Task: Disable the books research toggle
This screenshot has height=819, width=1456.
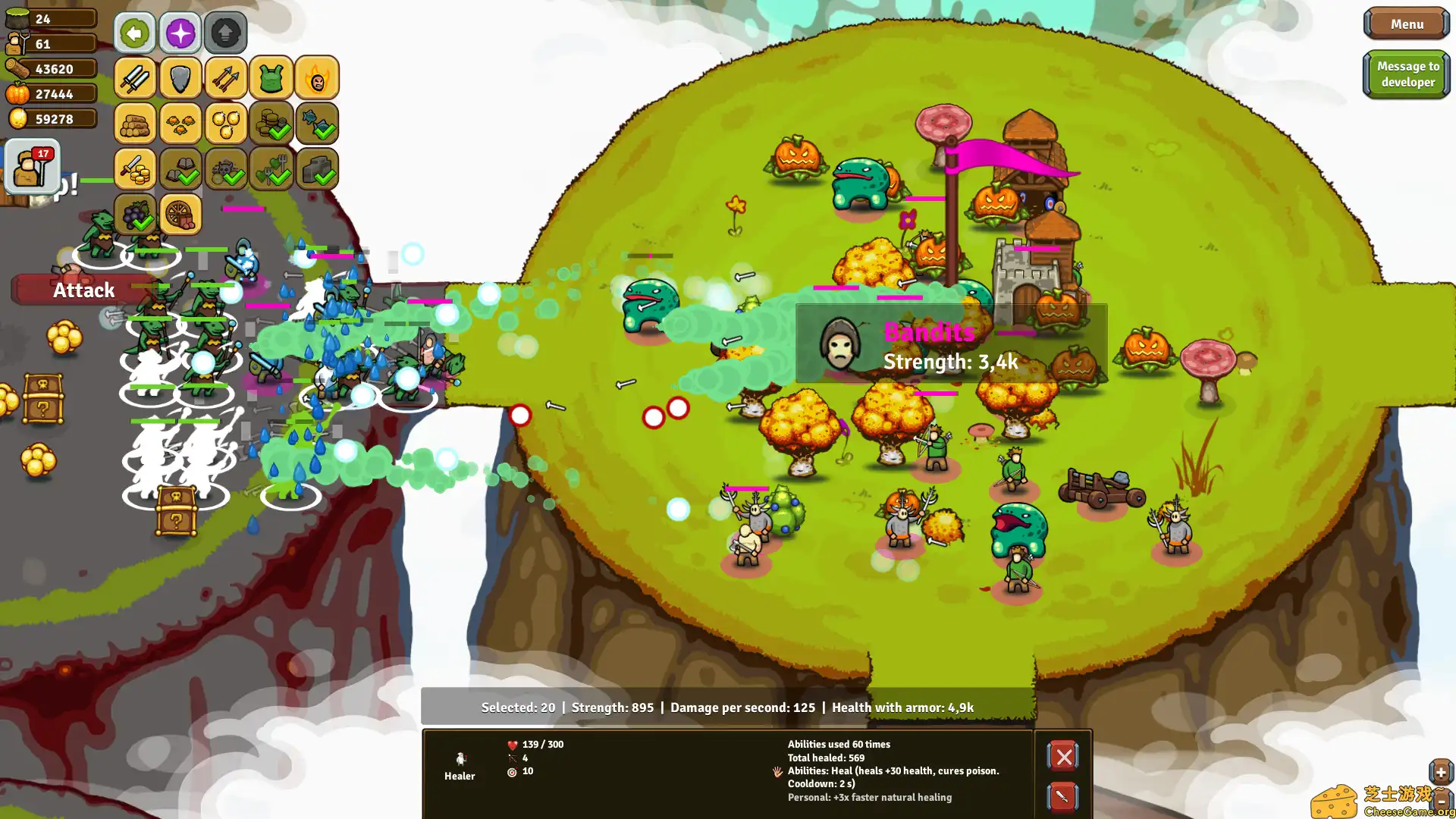Action: 180,169
